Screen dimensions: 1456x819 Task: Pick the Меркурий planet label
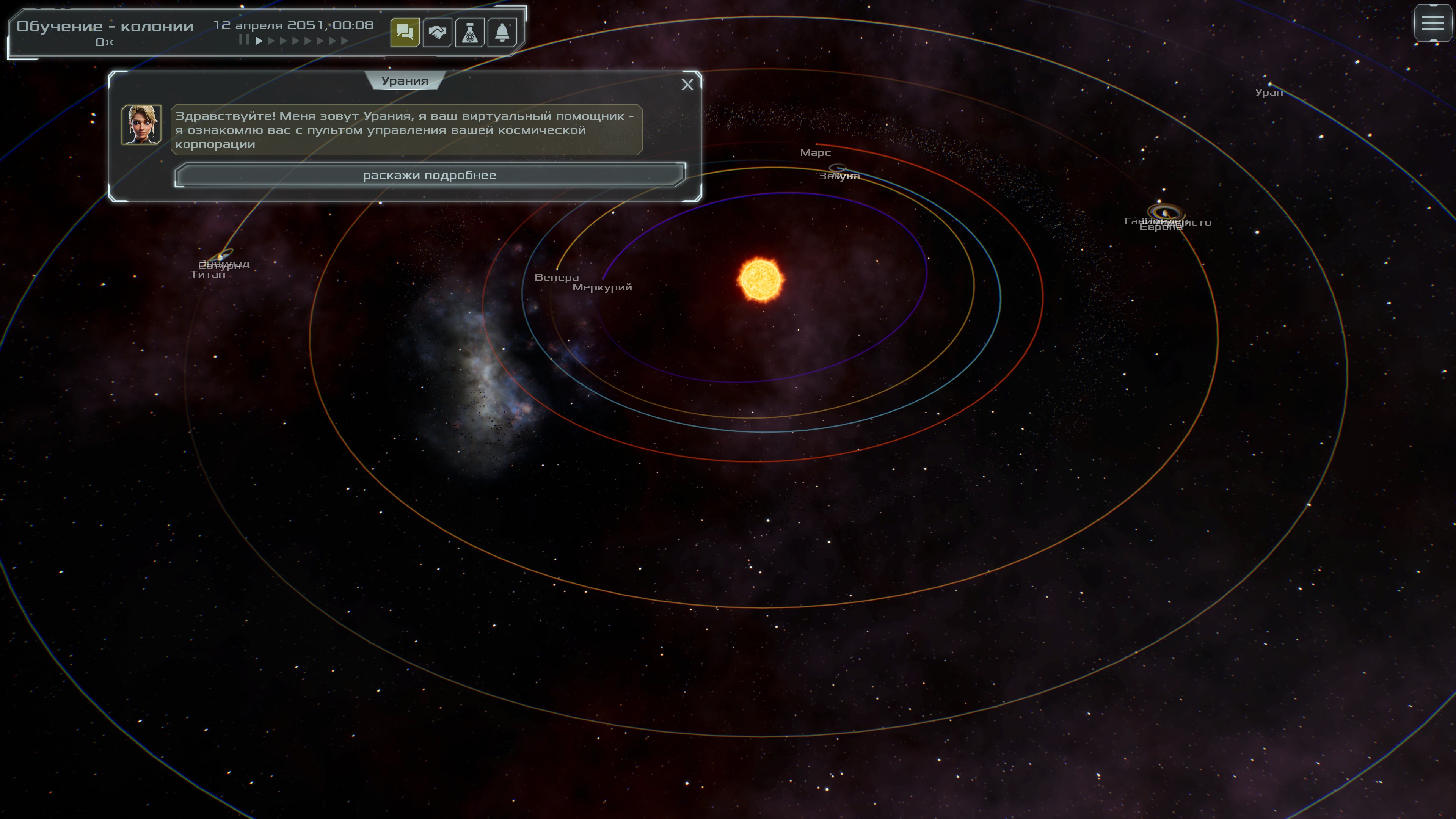tap(602, 287)
